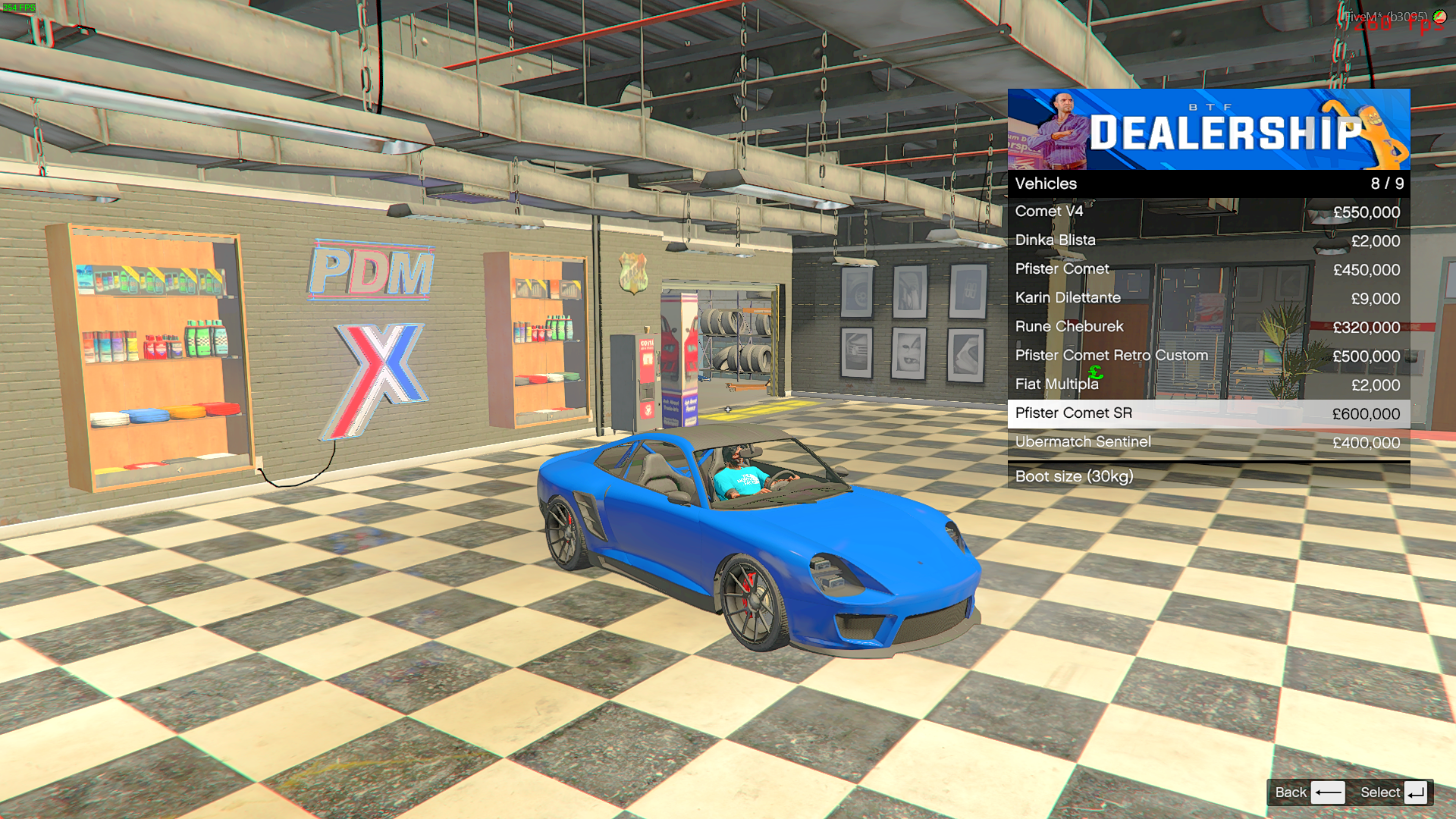Image resolution: width=1456 pixels, height=819 pixels.
Task: Pick the Pfister Comet for £450,000
Action: pyautogui.click(x=1208, y=269)
